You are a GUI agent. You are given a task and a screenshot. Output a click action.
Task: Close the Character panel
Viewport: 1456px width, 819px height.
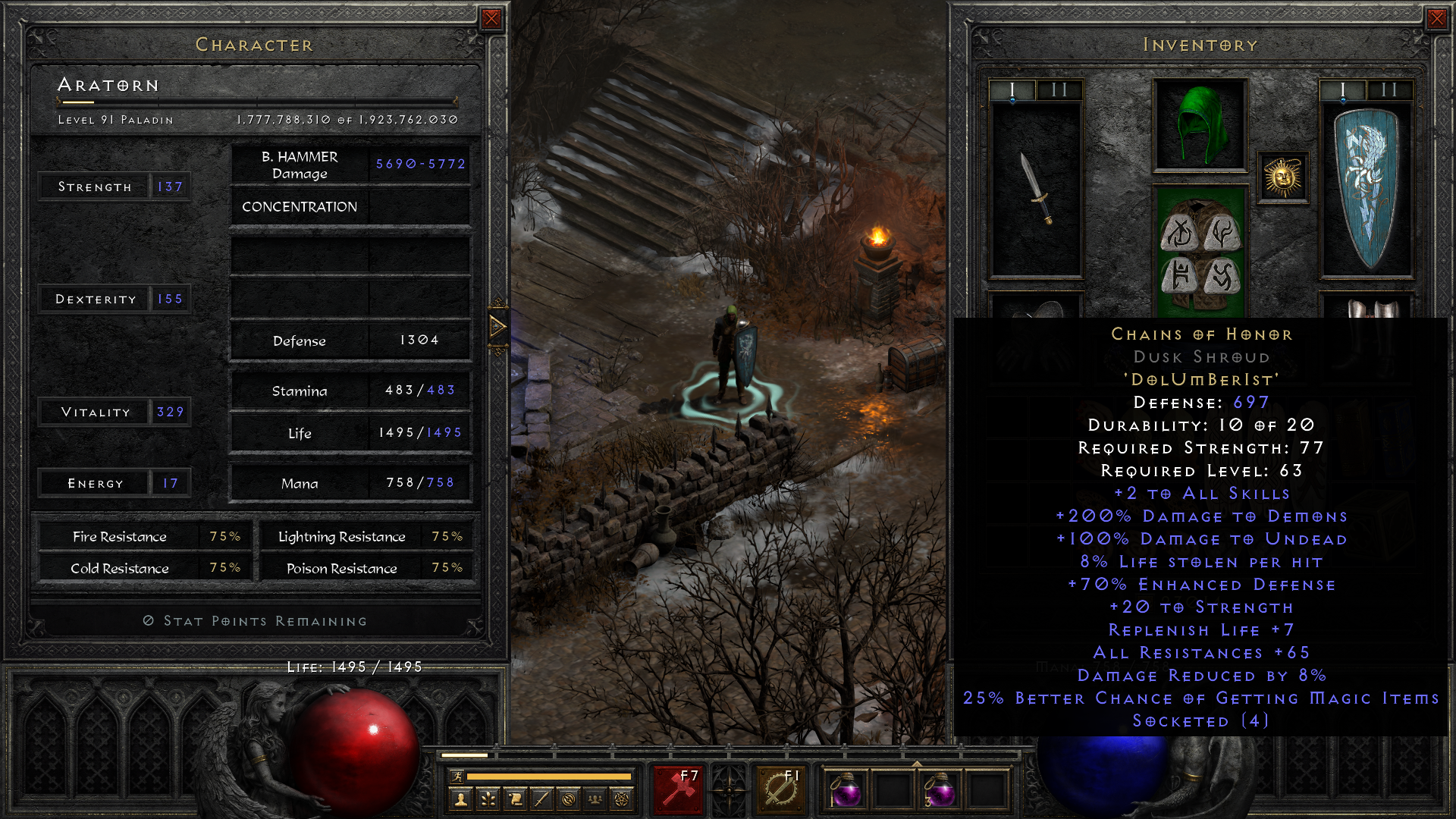tap(491, 19)
